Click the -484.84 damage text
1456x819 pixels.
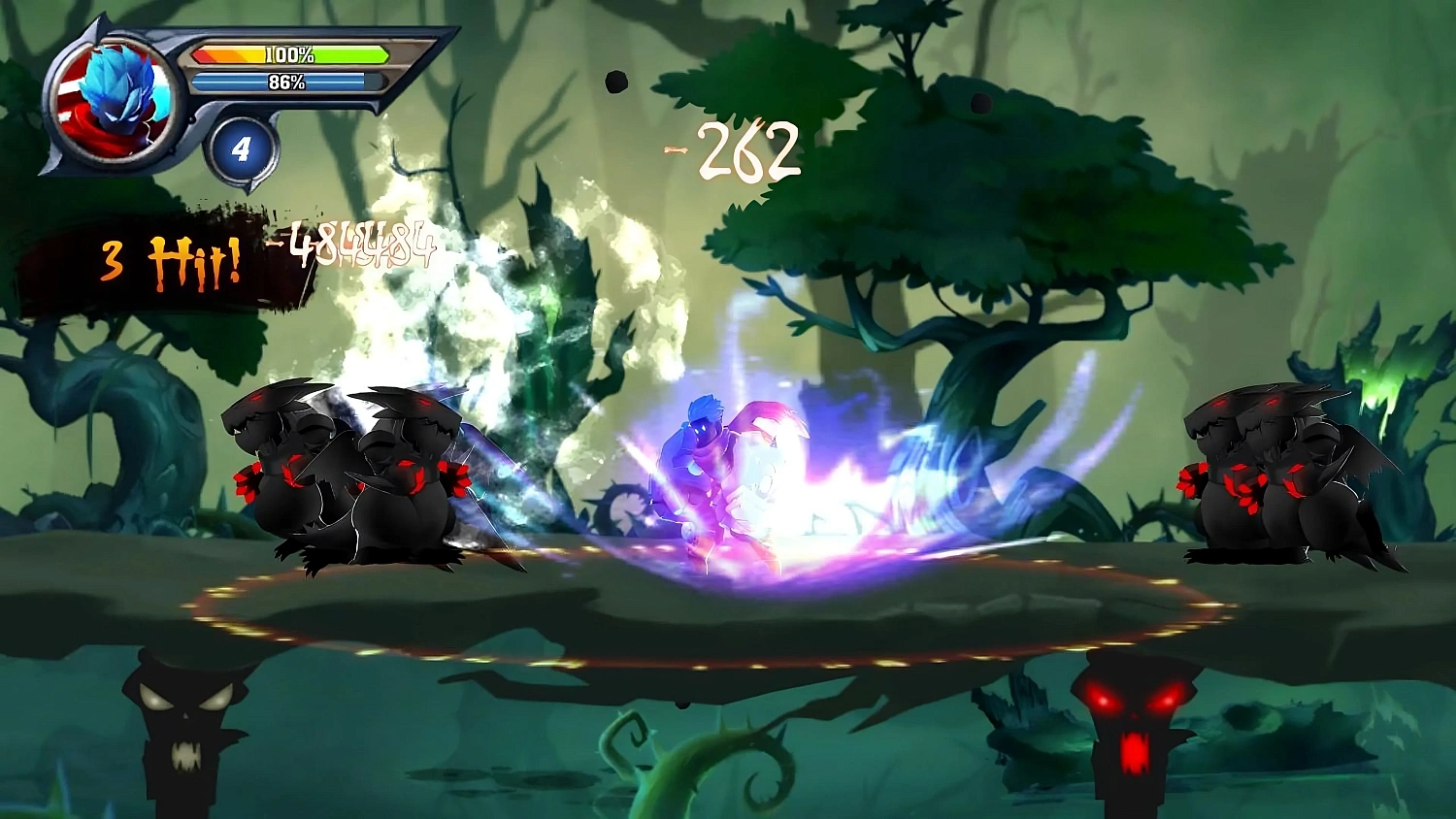pyautogui.click(x=352, y=245)
